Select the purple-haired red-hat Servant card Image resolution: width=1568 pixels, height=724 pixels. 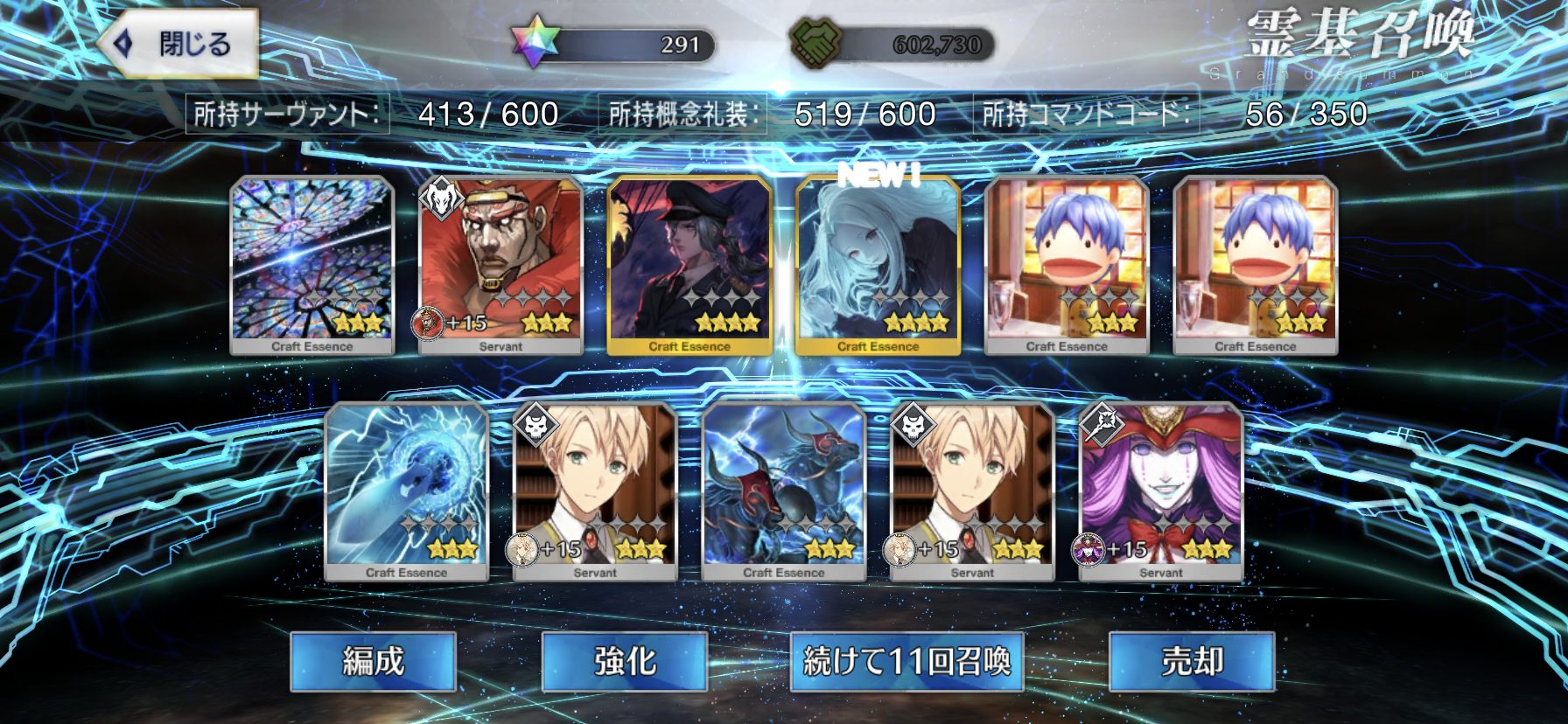point(1161,491)
